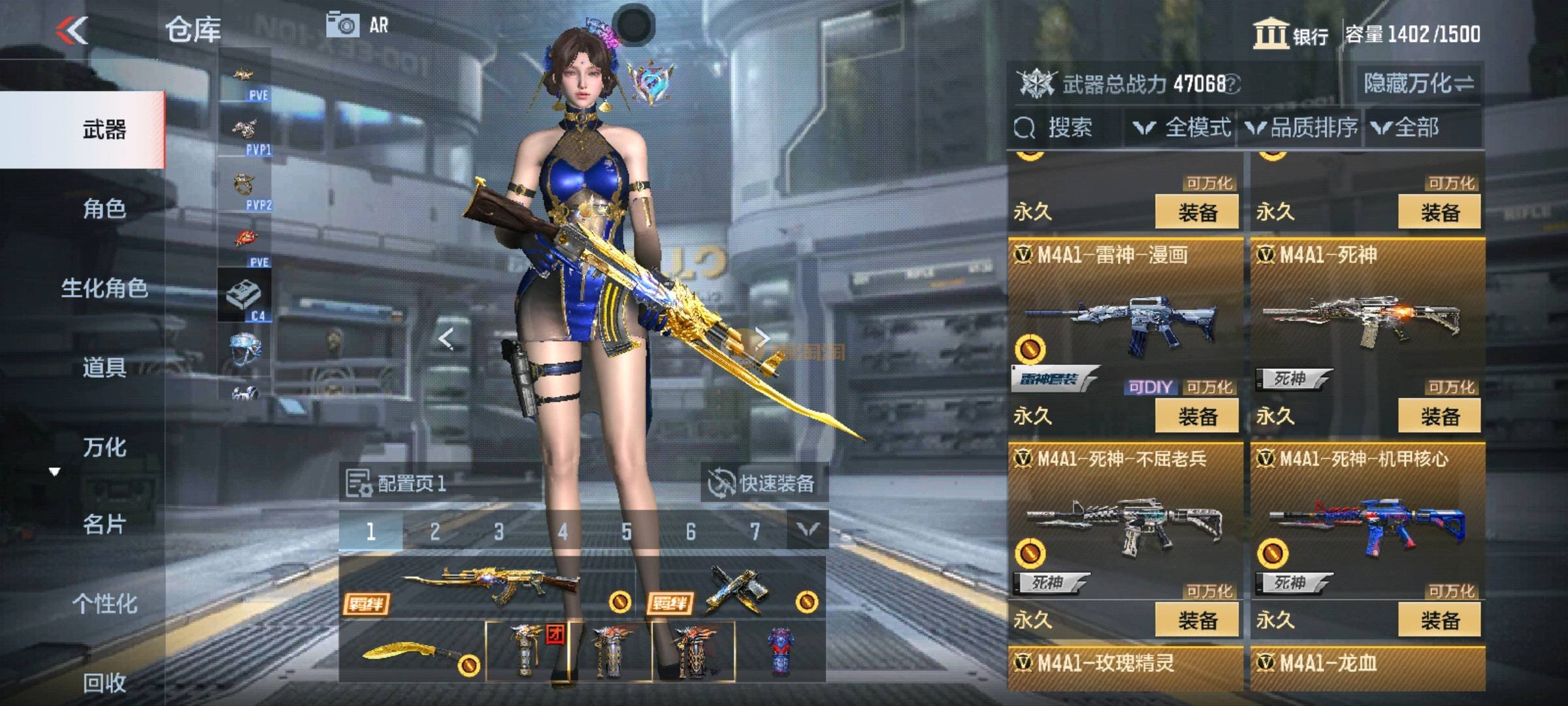Select the C4 equipment slot
This screenshot has height=706, width=1568.
click(x=244, y=295)
